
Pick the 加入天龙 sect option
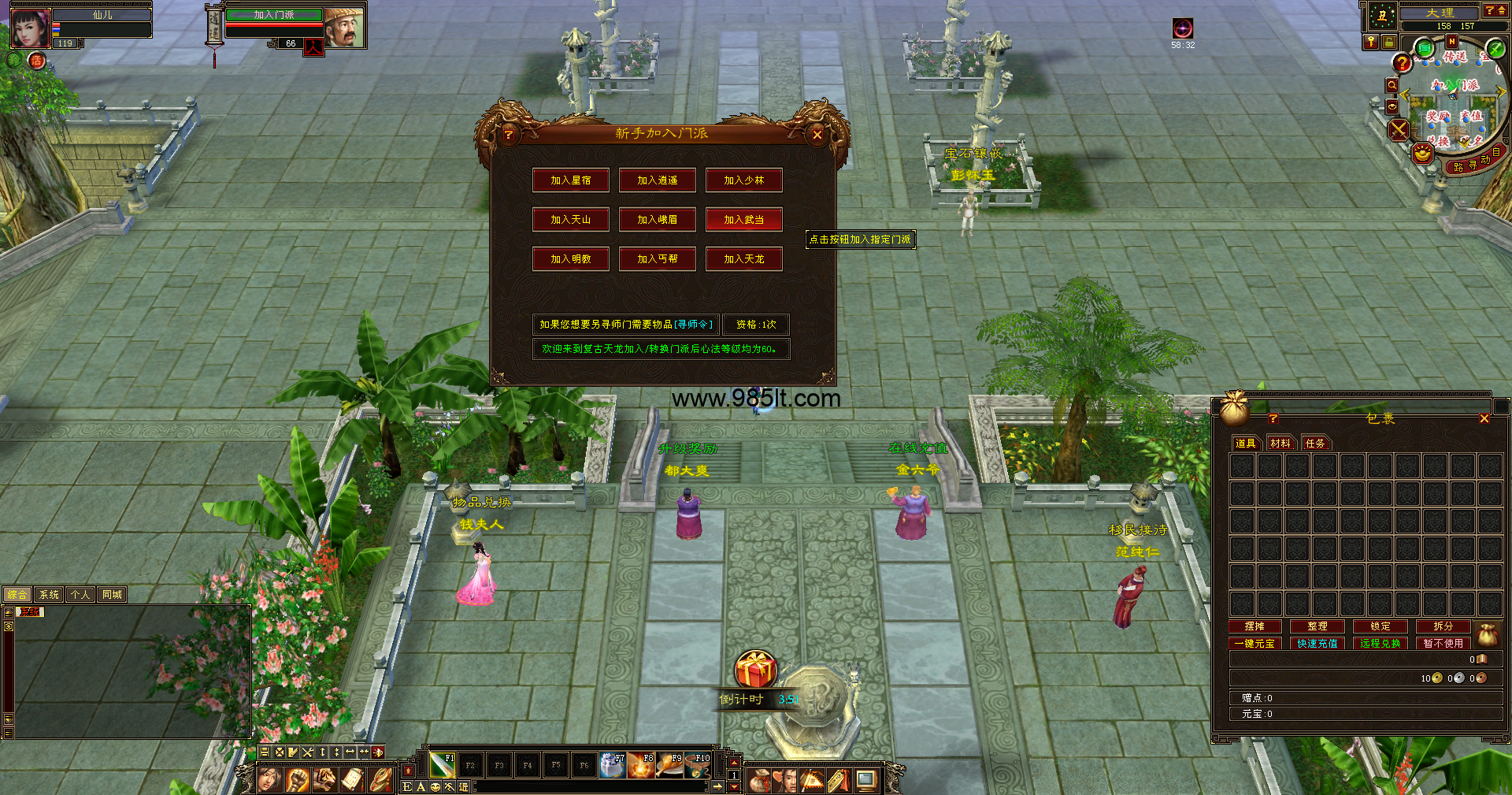[743, 259]
